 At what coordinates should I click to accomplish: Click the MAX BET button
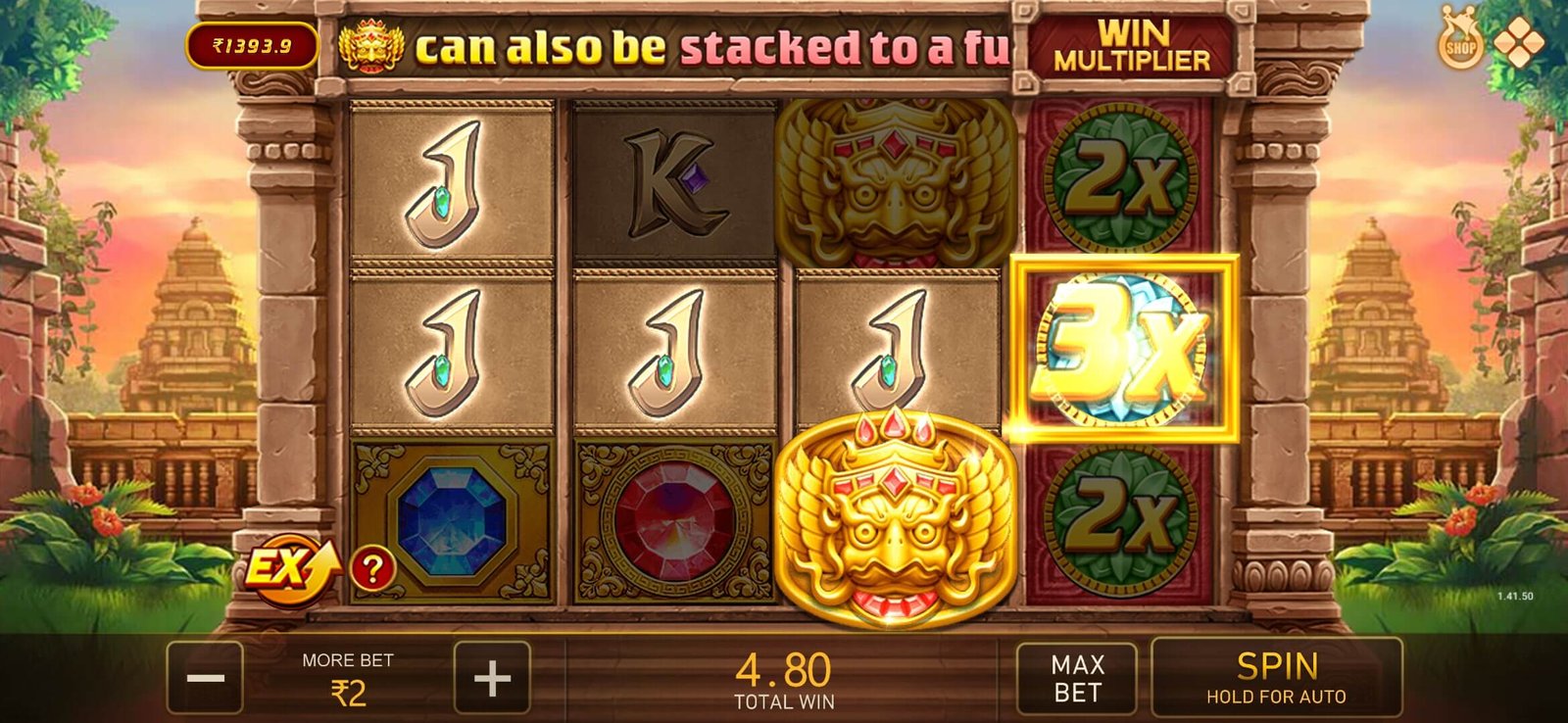tap(1078, 678)
